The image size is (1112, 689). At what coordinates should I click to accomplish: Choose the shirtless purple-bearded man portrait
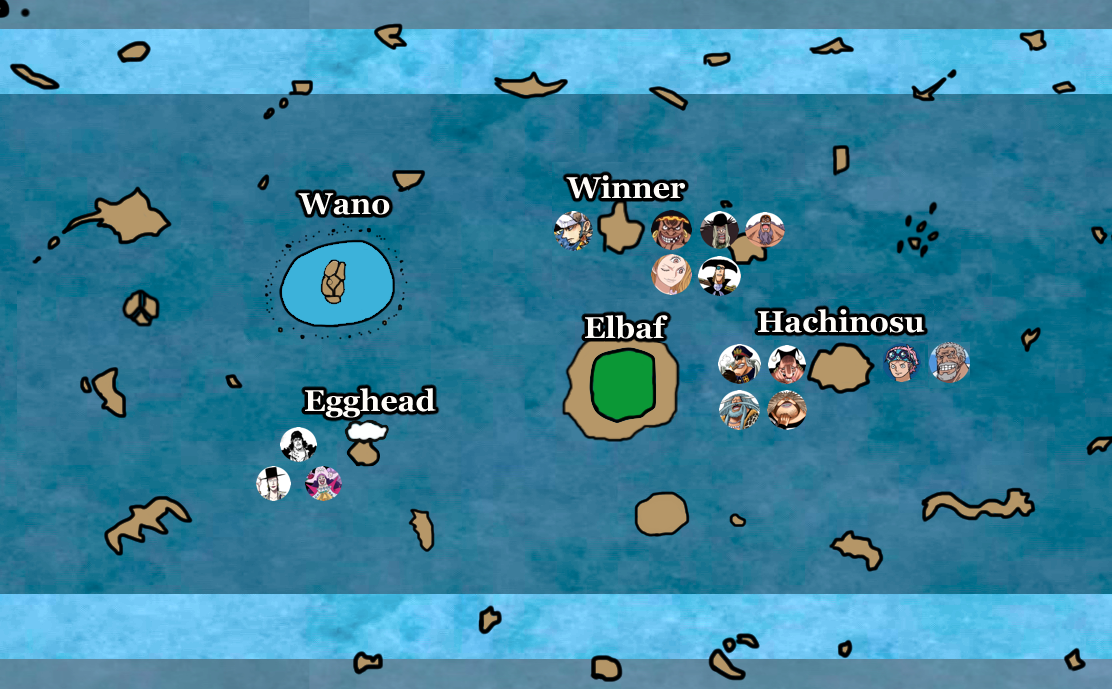pos(765,231)
